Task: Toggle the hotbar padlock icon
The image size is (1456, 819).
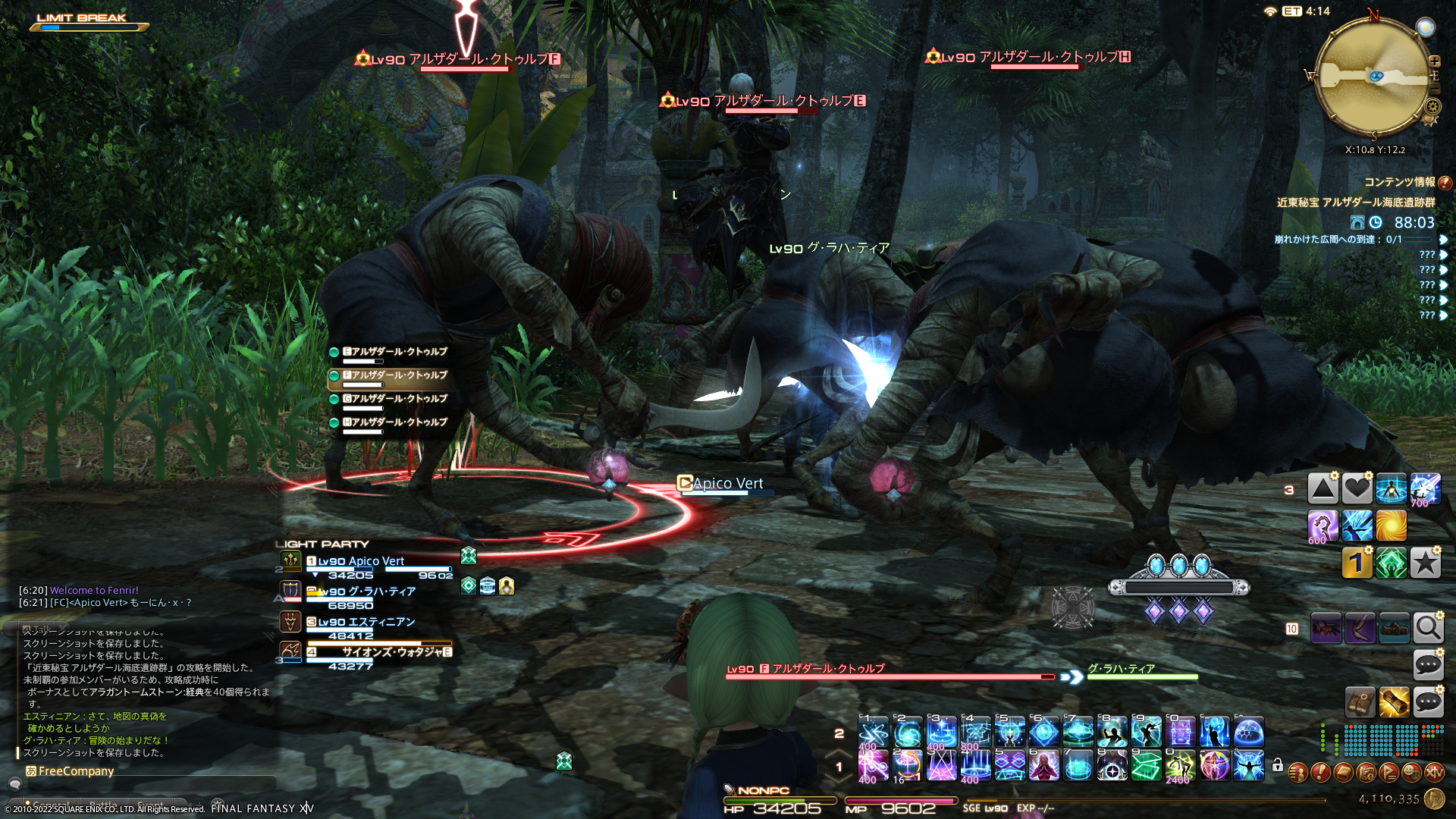Action: tap(1278, 765)
